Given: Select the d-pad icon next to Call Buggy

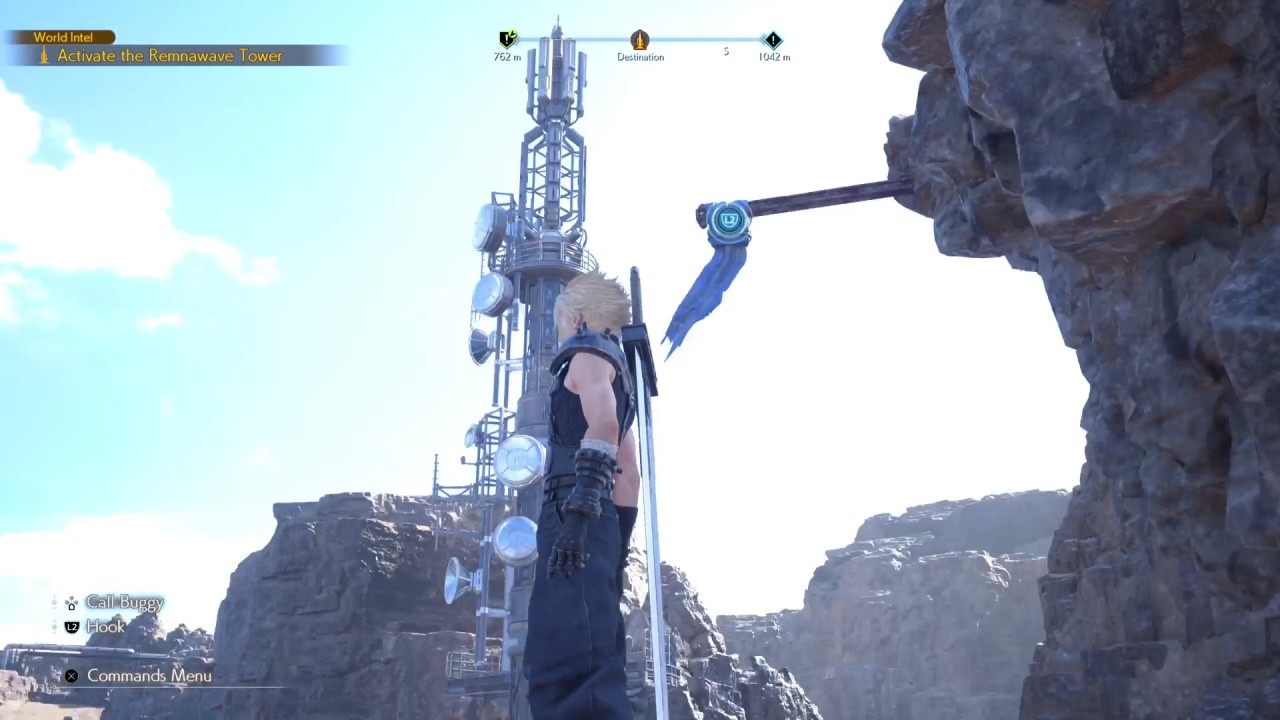Looking at the screenshot, I should (x=70, y=603).
